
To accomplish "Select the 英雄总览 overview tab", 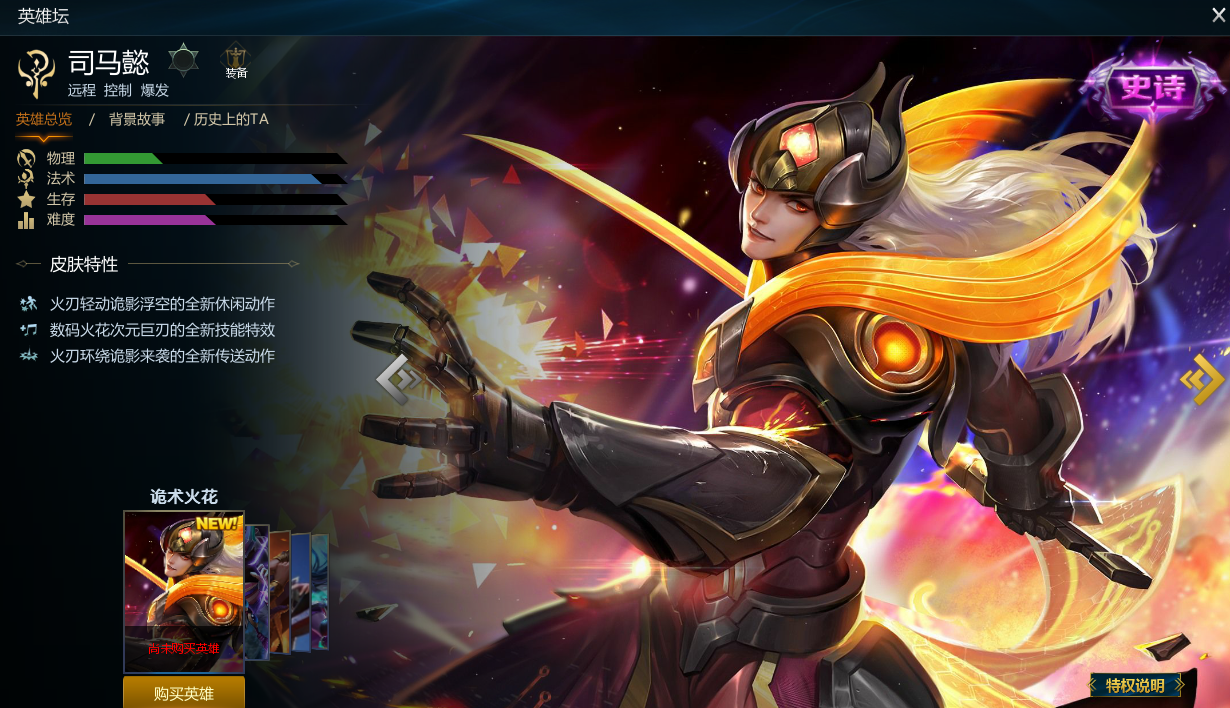I will 44,119.
